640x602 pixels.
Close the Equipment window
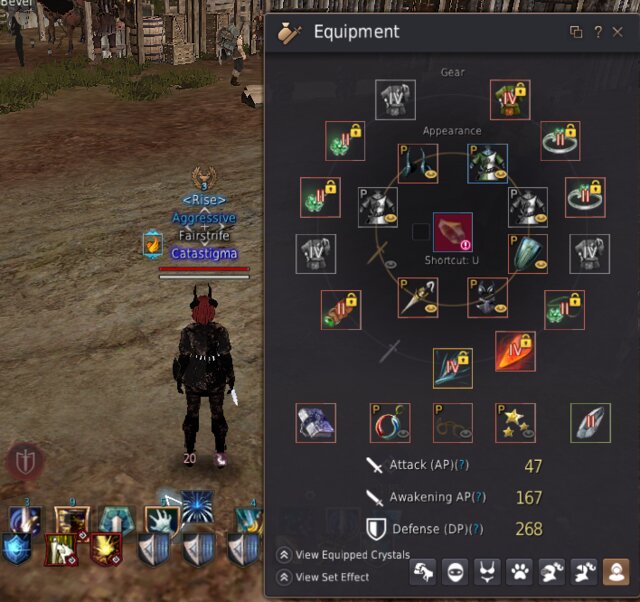617,32
